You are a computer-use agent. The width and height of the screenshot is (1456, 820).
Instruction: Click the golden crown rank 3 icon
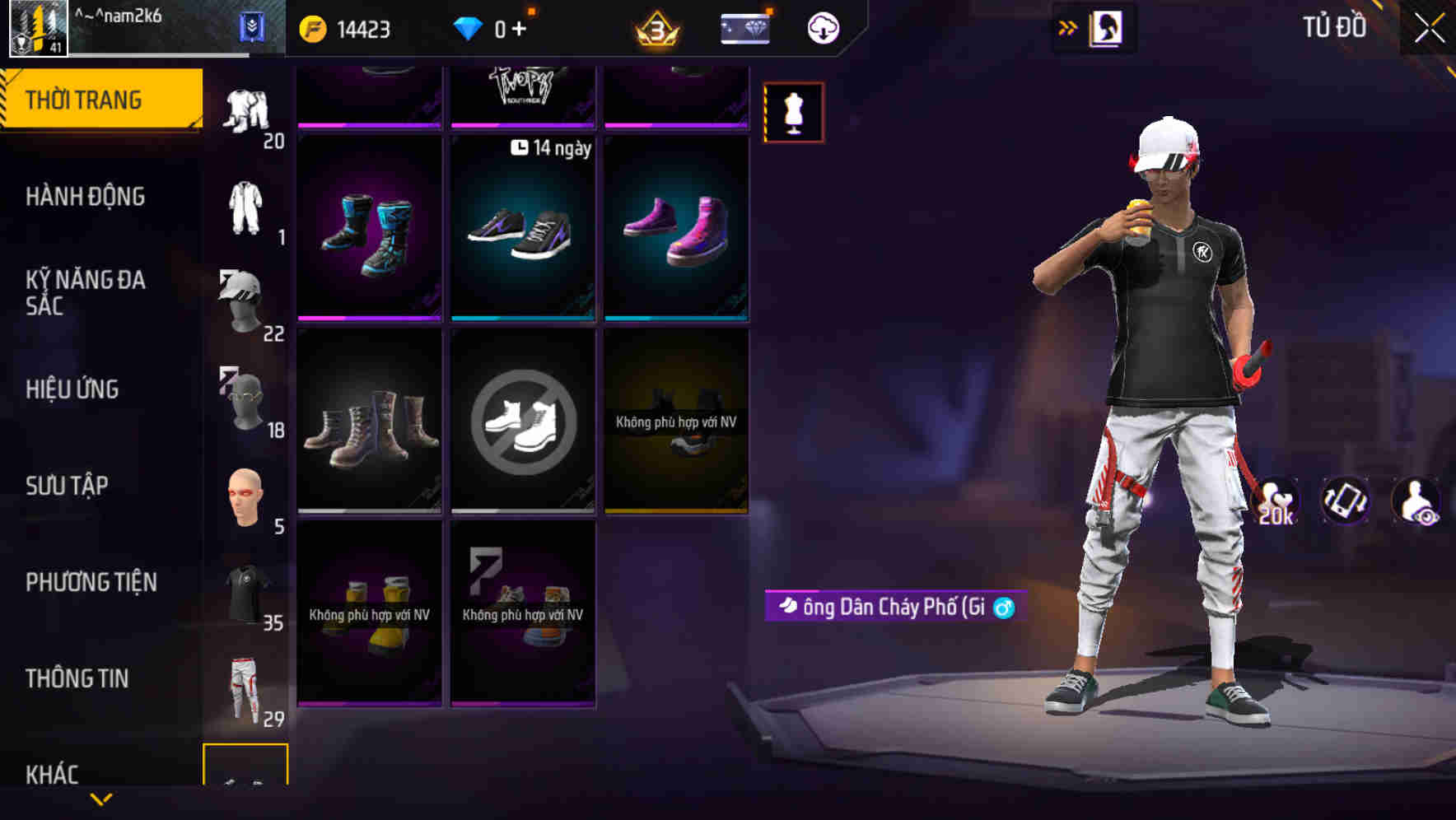tap(653, 26)
